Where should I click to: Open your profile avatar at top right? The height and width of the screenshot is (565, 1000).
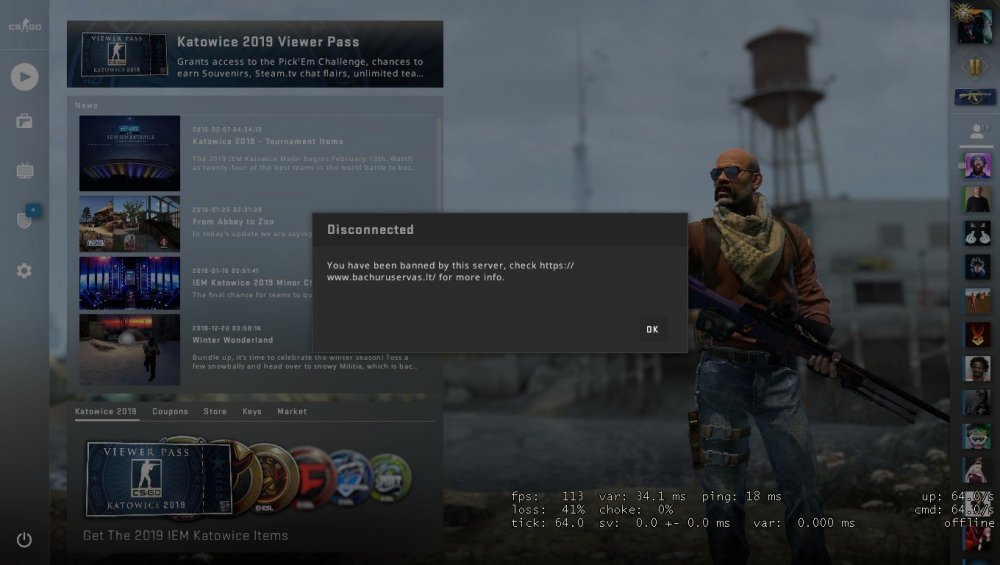coord(974,24)
